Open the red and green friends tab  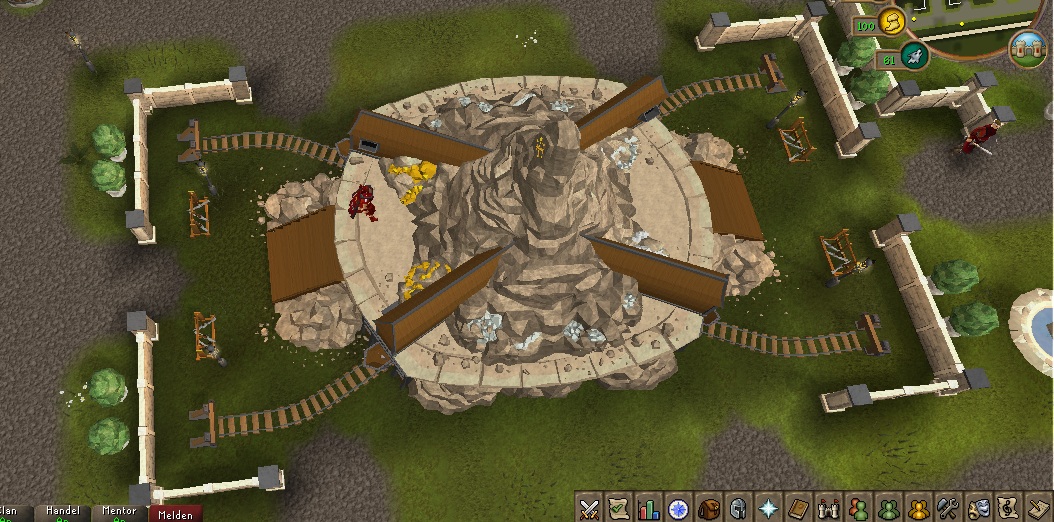coord(857,508)
